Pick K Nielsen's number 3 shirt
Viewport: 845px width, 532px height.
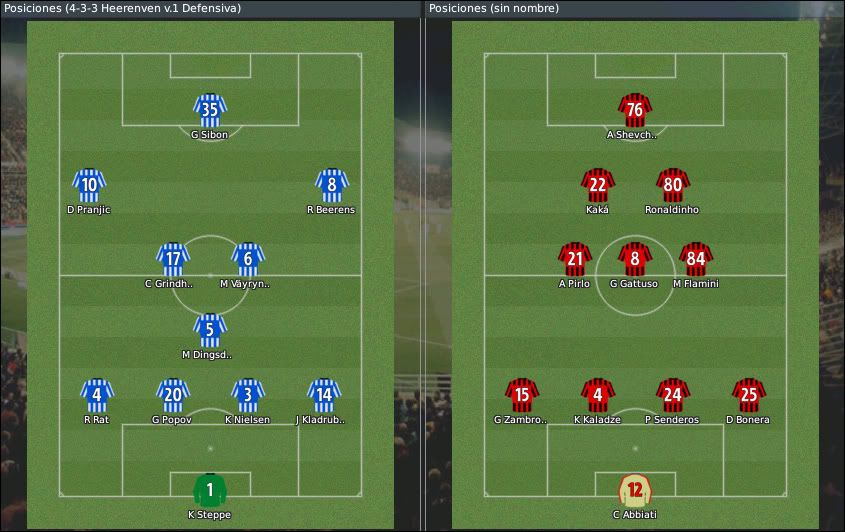point(247,395)
